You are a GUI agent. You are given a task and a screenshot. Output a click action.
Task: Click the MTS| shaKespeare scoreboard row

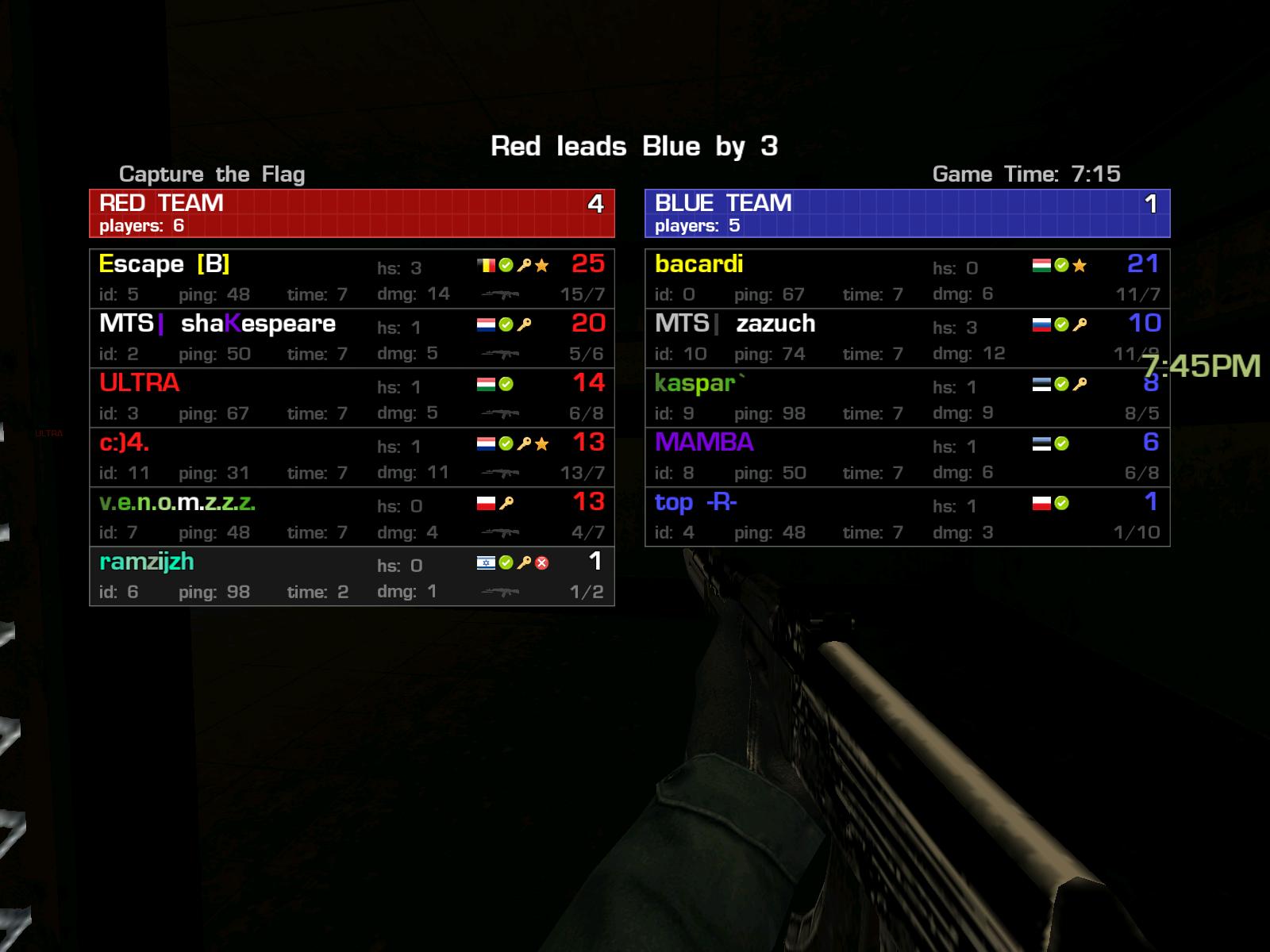coord(352,338)
